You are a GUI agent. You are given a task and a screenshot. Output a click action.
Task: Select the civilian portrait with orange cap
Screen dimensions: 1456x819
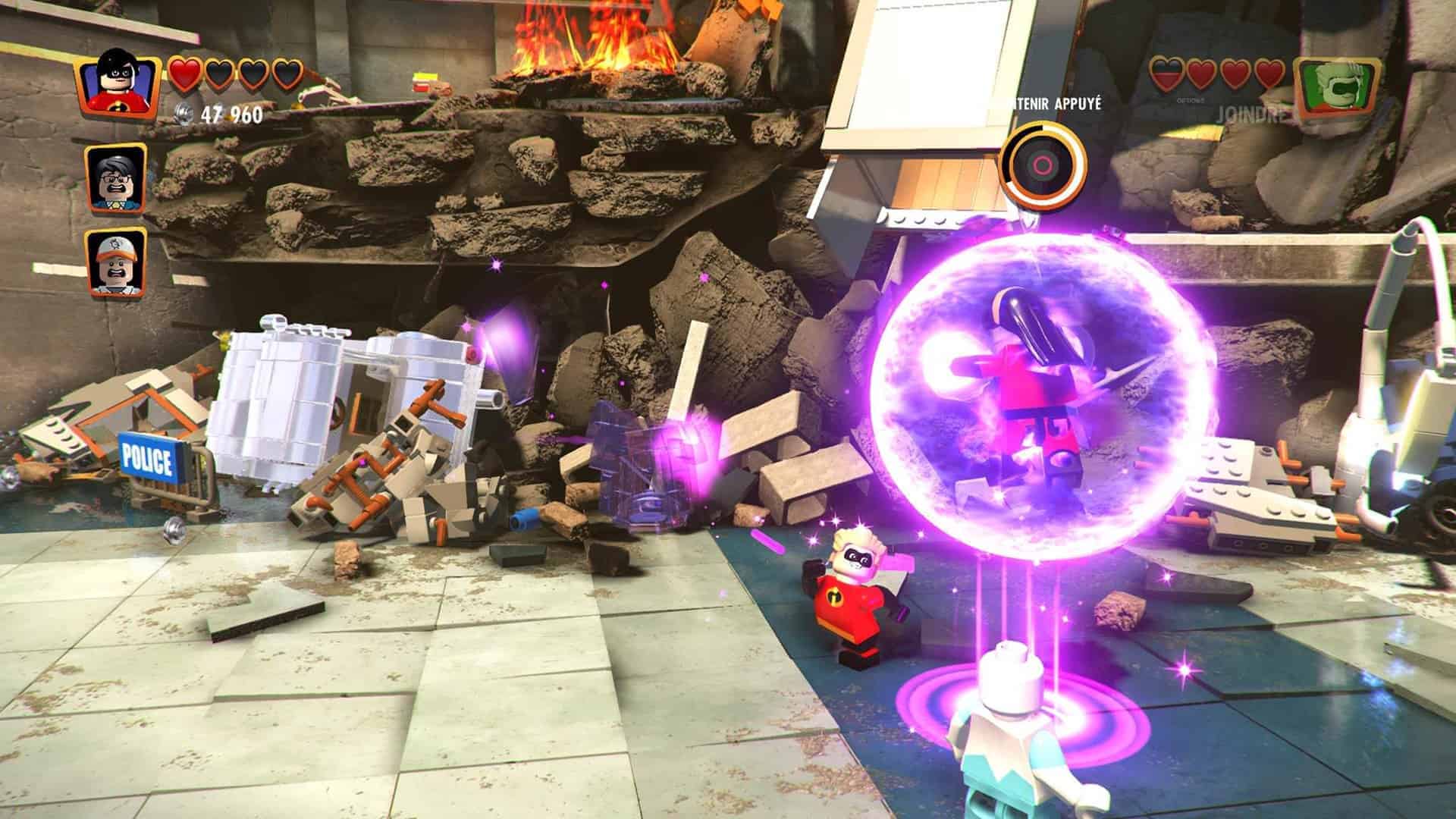pyautogui.click(x=116, y=262)
